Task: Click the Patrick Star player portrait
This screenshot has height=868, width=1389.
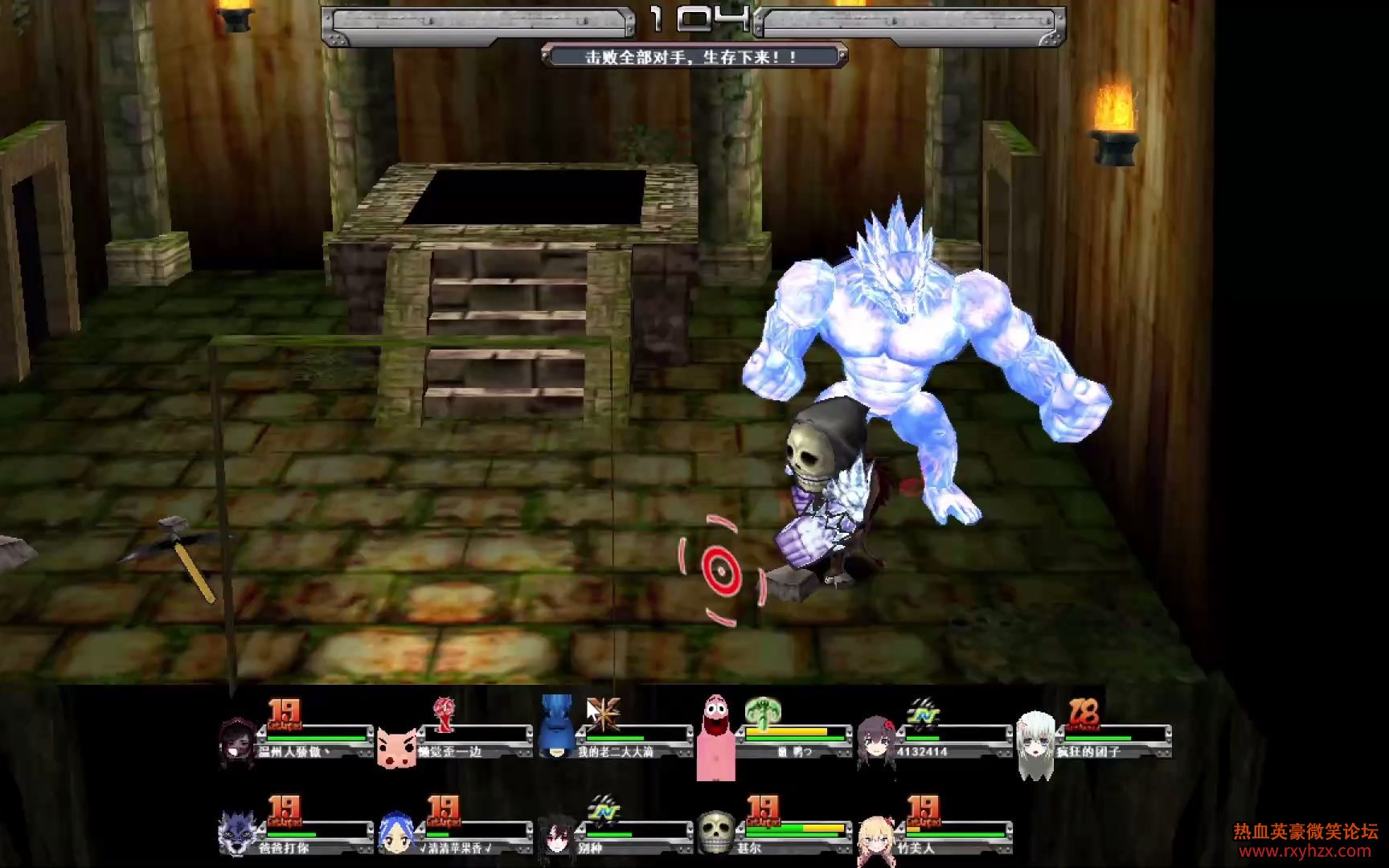Action: point(715,737)
